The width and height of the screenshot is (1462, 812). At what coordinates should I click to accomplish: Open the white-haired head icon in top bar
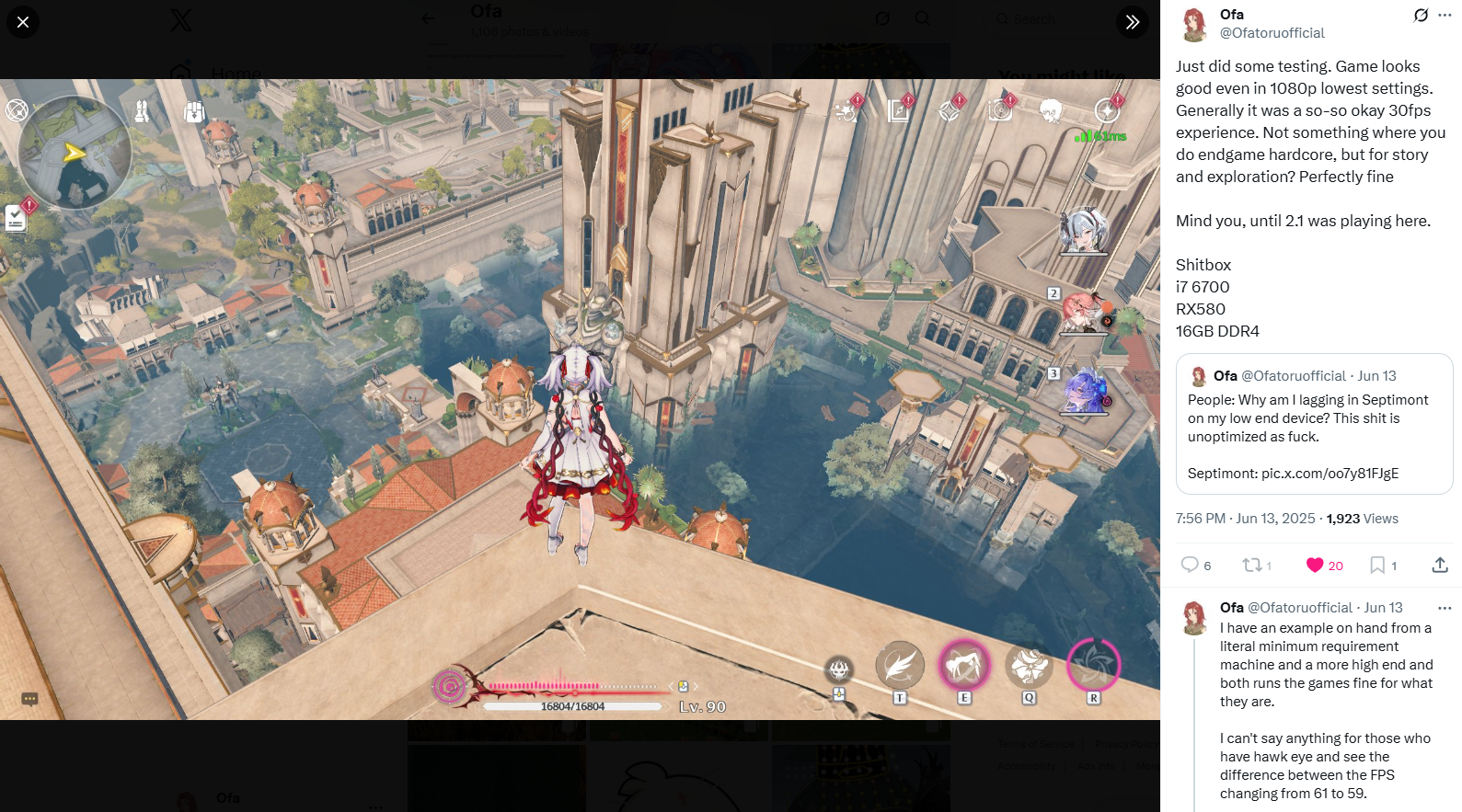tap(1050, 111)
